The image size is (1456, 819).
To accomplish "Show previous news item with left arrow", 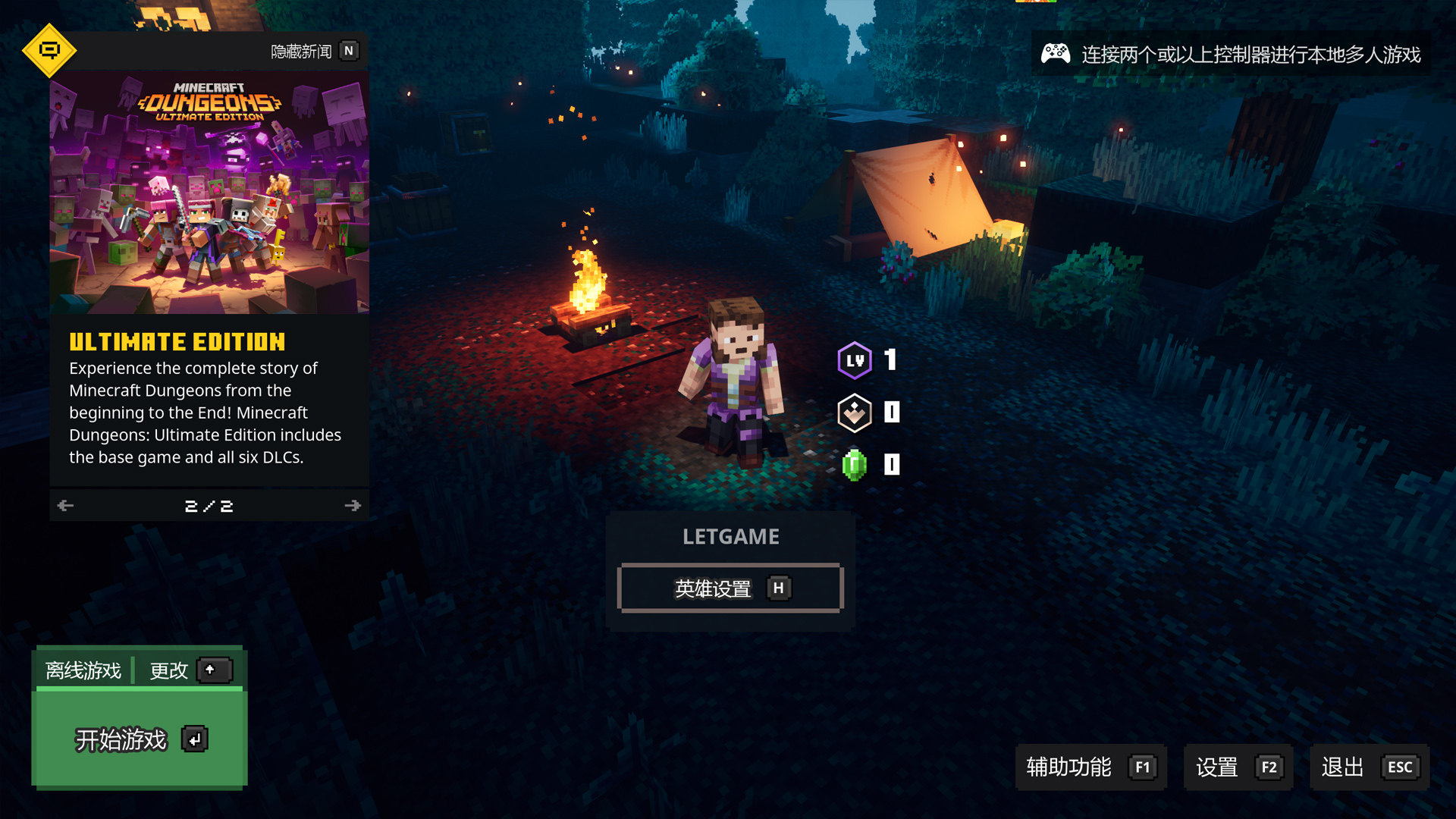I will click(x=66, y=506).
